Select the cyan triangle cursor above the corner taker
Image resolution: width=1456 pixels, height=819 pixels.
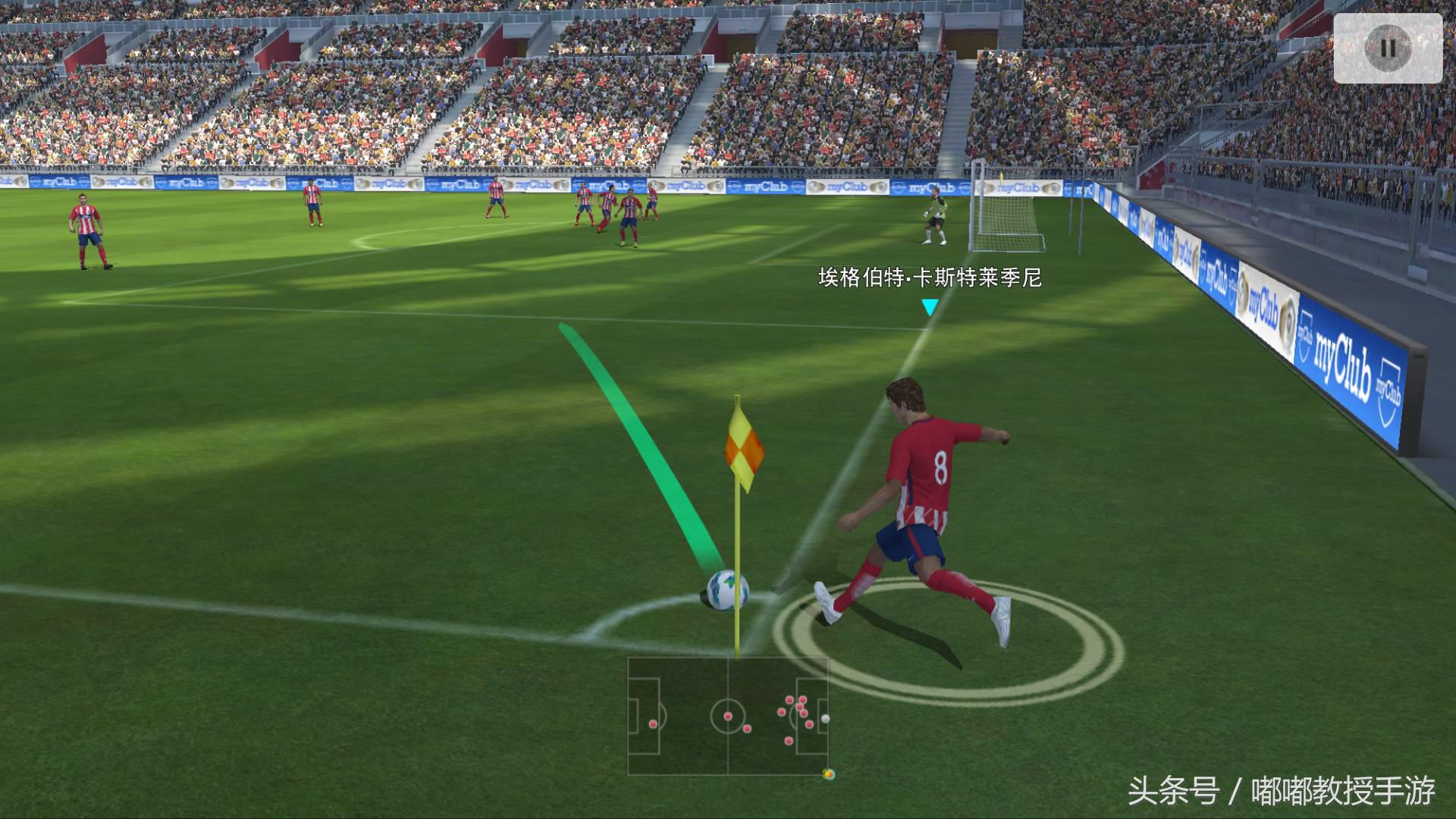[x=929, y=308]
